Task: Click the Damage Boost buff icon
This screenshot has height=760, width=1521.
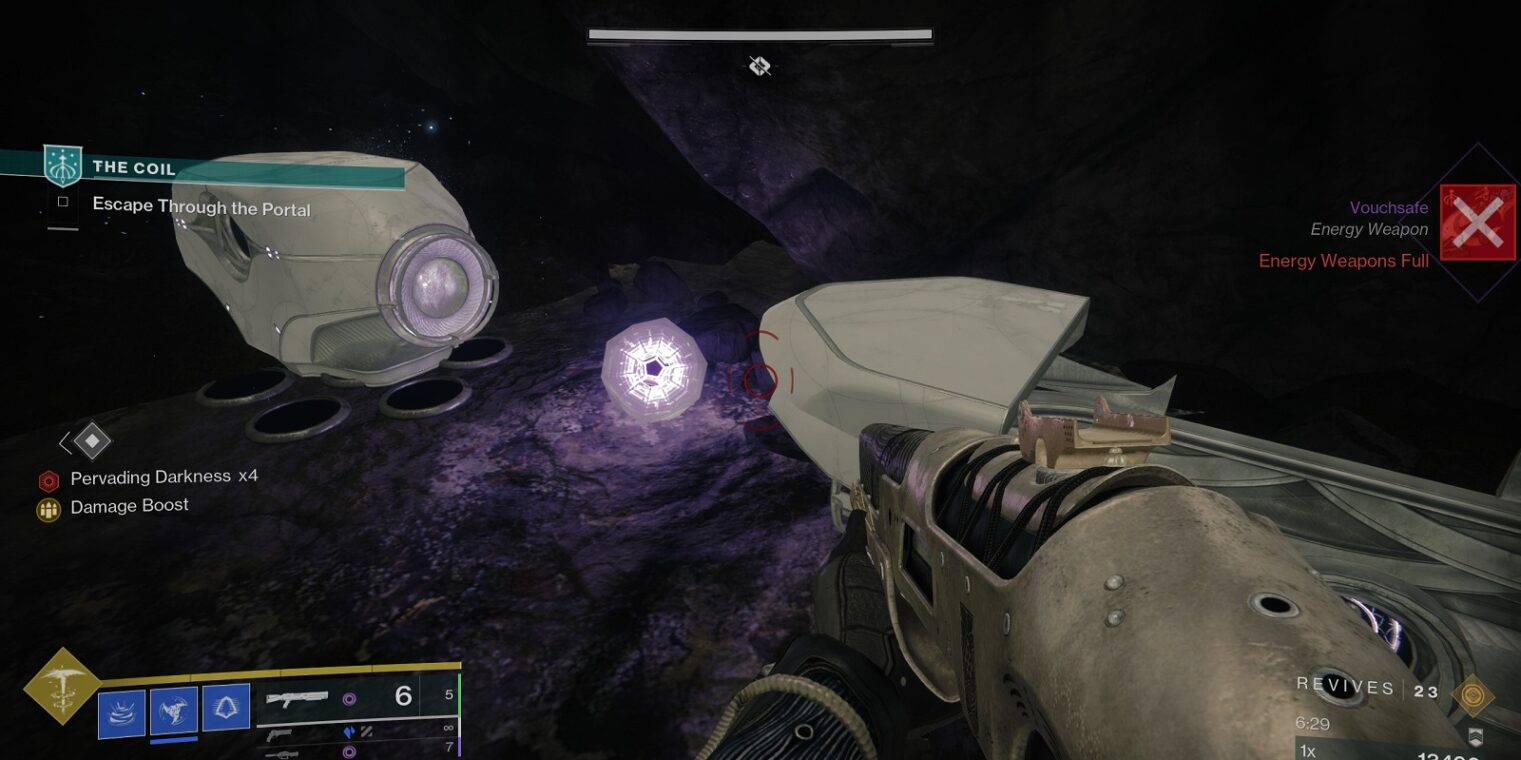Action: pos(48,510)
